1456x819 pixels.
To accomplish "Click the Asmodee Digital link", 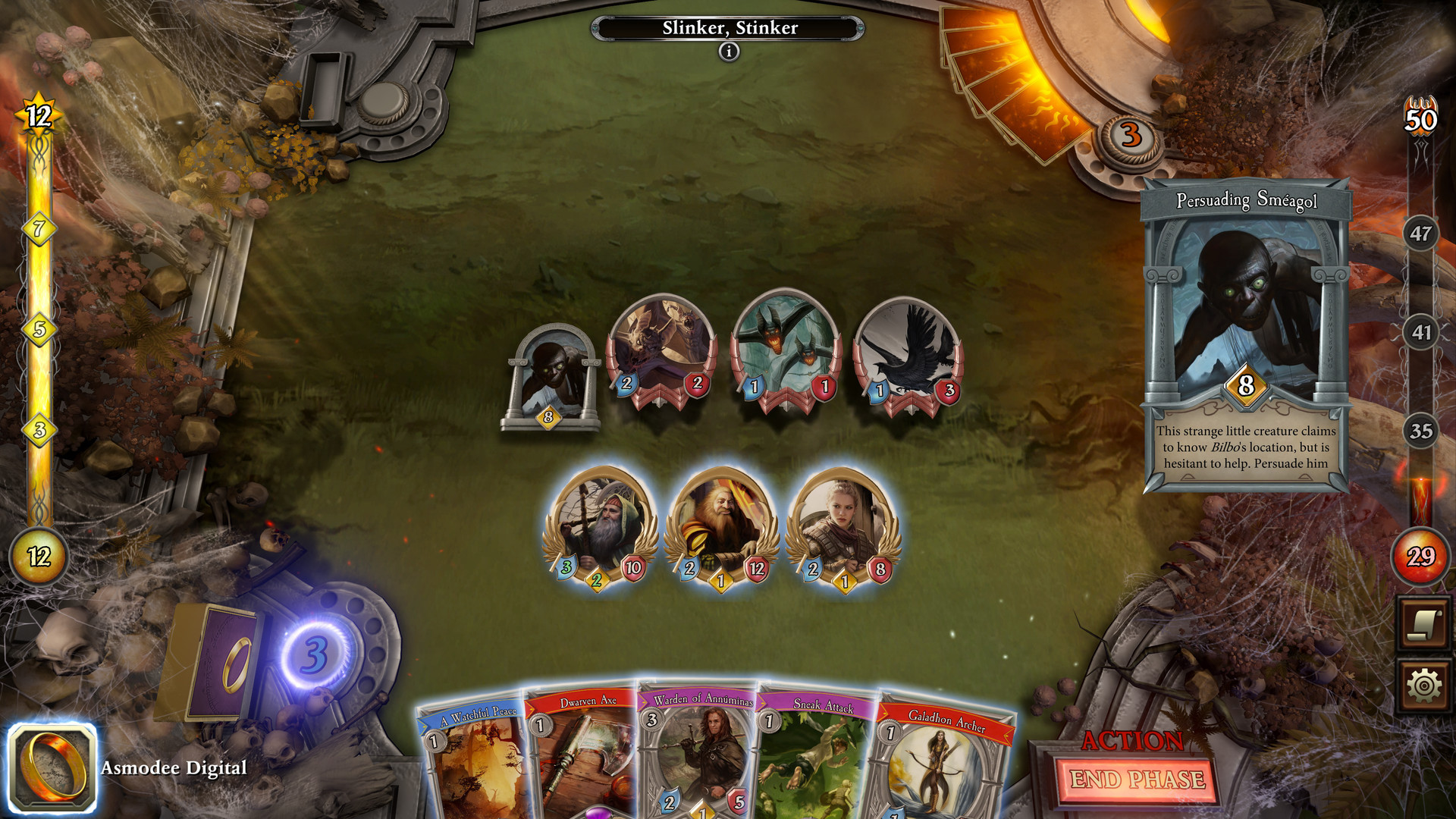I will (171, 769).
